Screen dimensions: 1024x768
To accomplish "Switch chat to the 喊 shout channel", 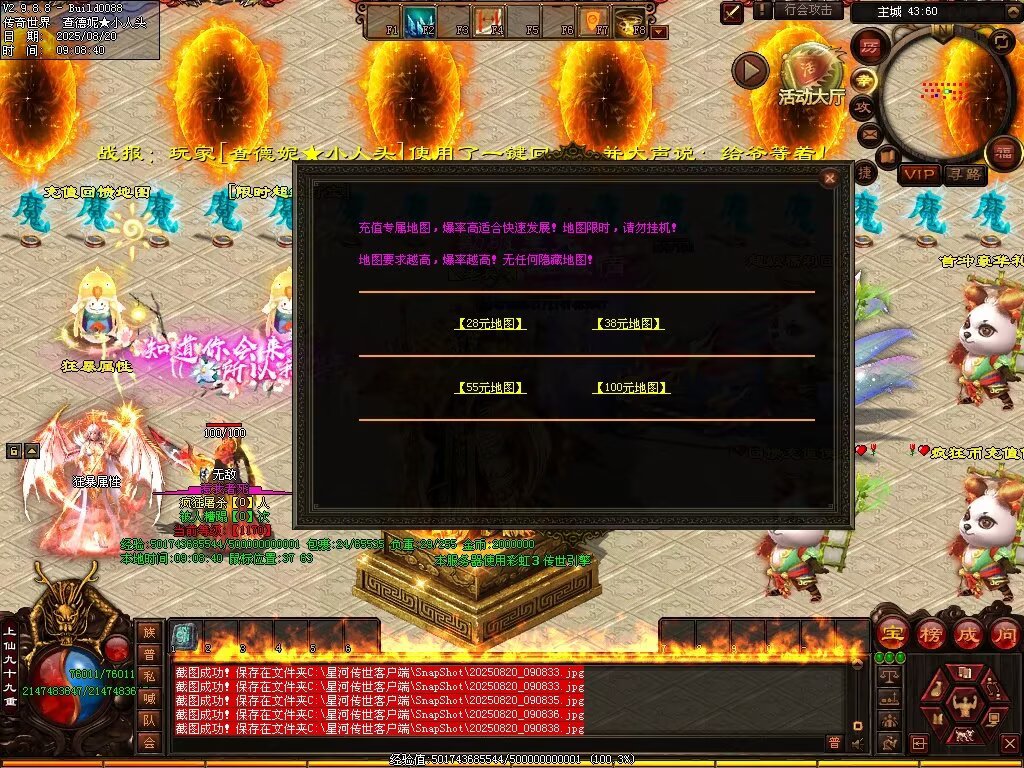I will (x=149, y=697).
